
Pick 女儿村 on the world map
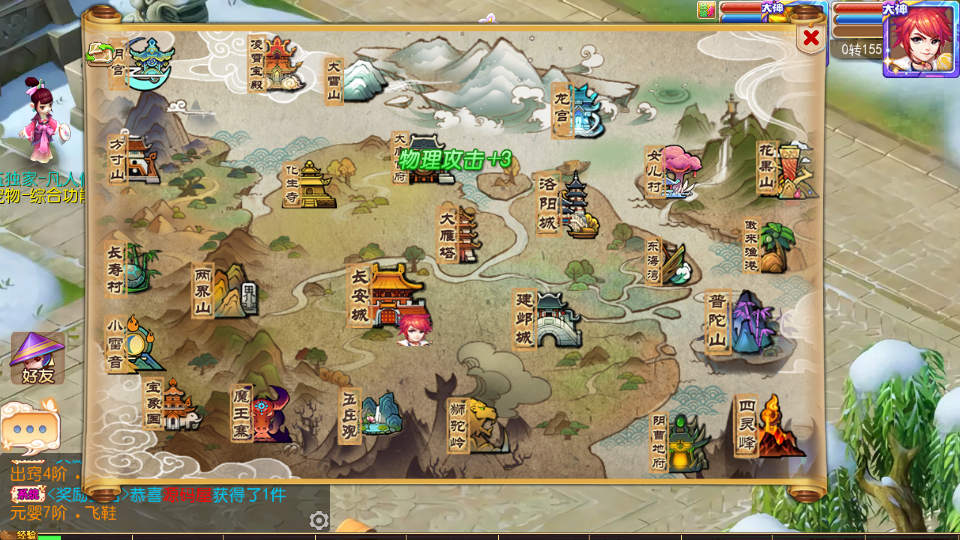675,173
